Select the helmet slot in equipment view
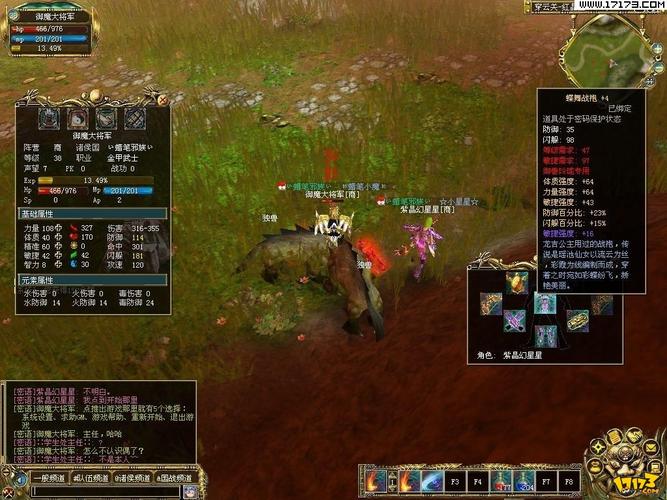Image resolution: width=667 pixels, height=500 pixels. [517, 283]
